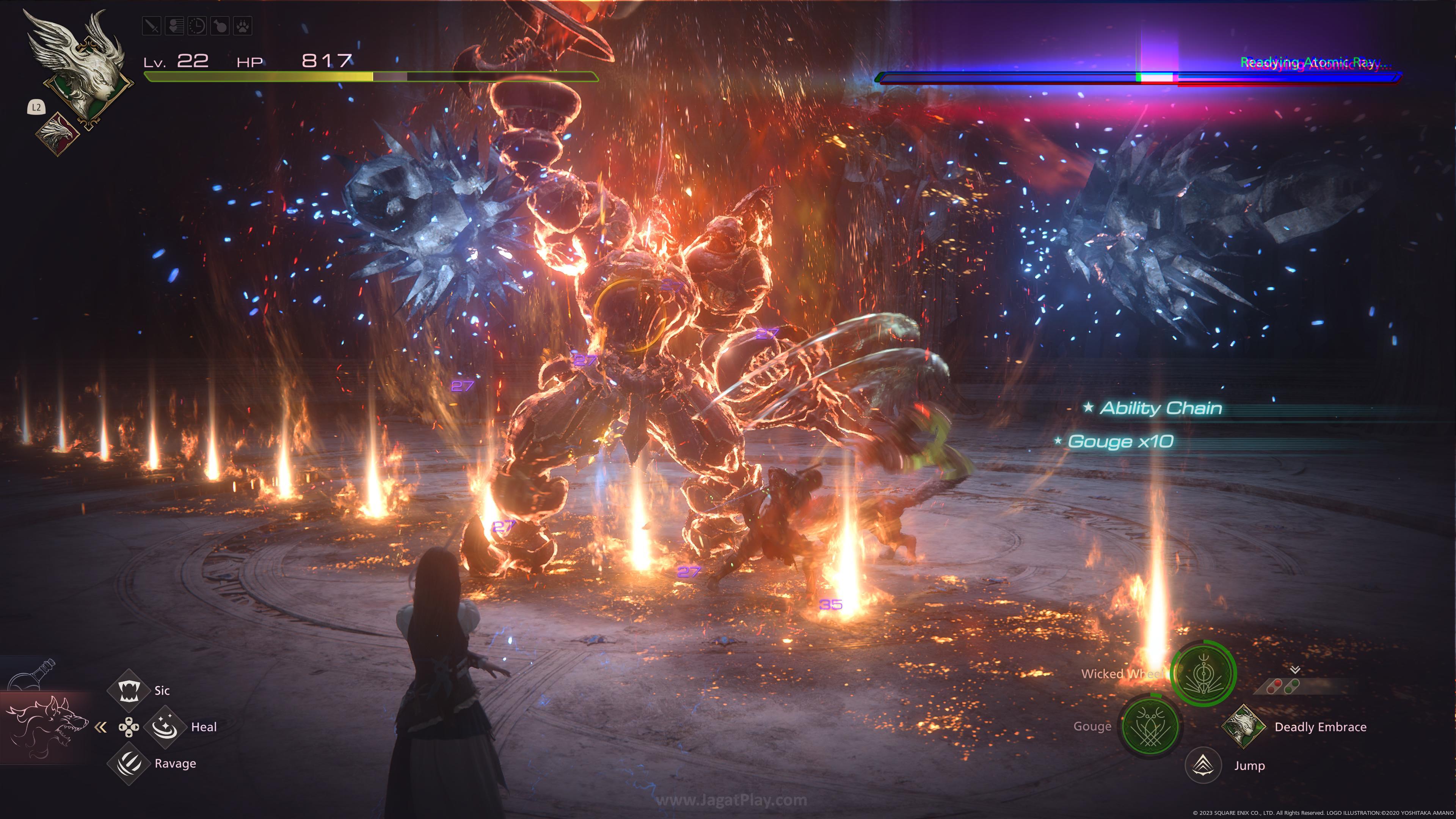Activate the Wicked Wheel ability
Screen dimensions: 1456x819
tap(1203, 673)
